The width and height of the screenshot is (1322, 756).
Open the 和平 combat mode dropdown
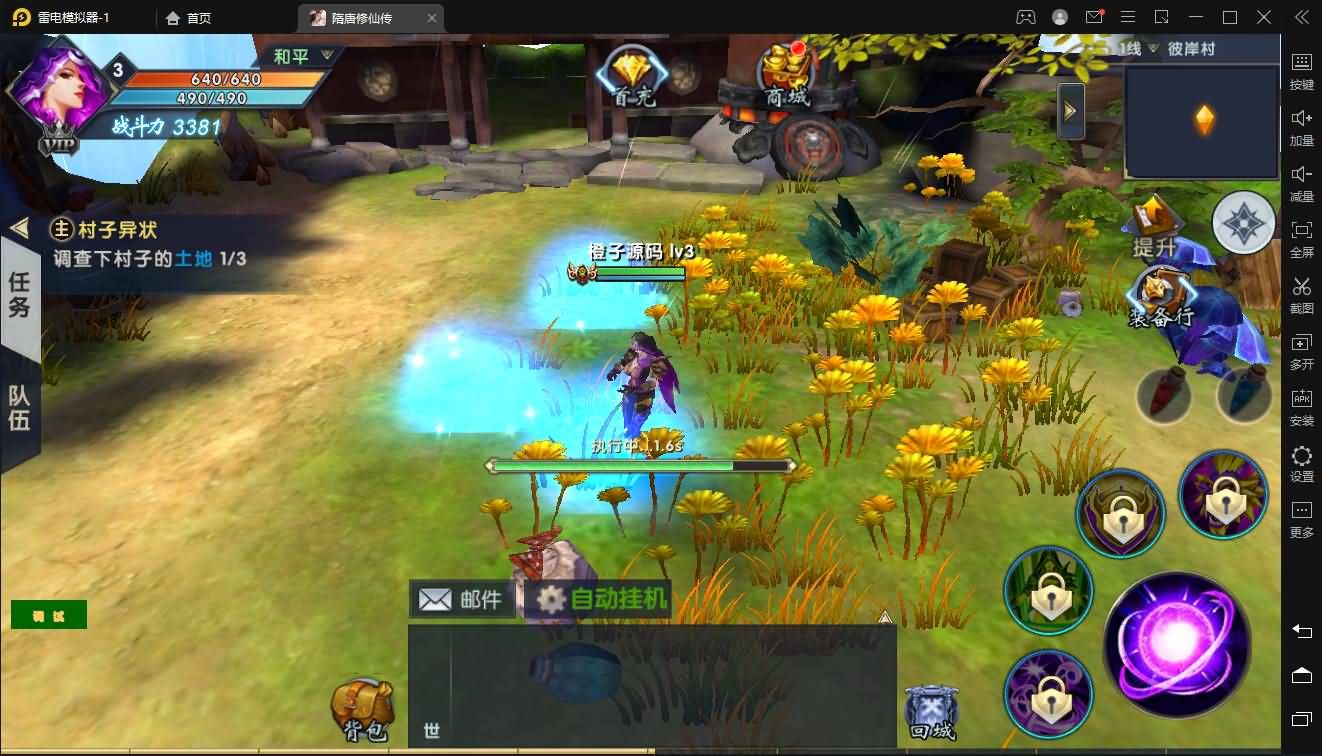(298, 56)
